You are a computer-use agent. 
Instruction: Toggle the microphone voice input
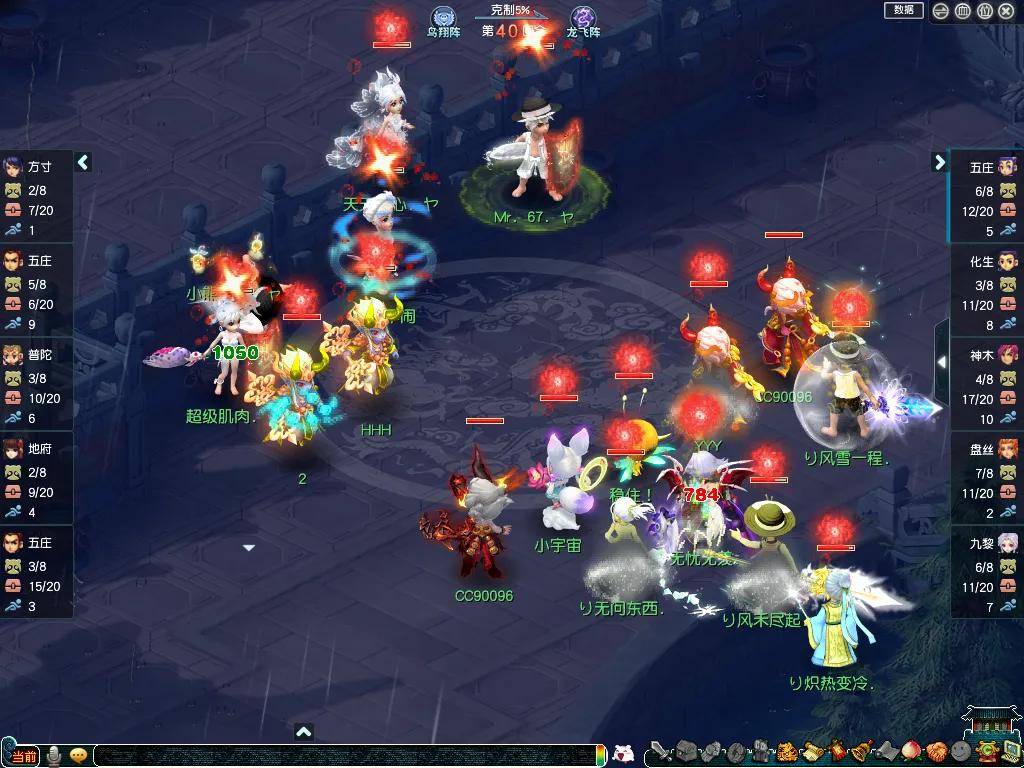[54, 755]
